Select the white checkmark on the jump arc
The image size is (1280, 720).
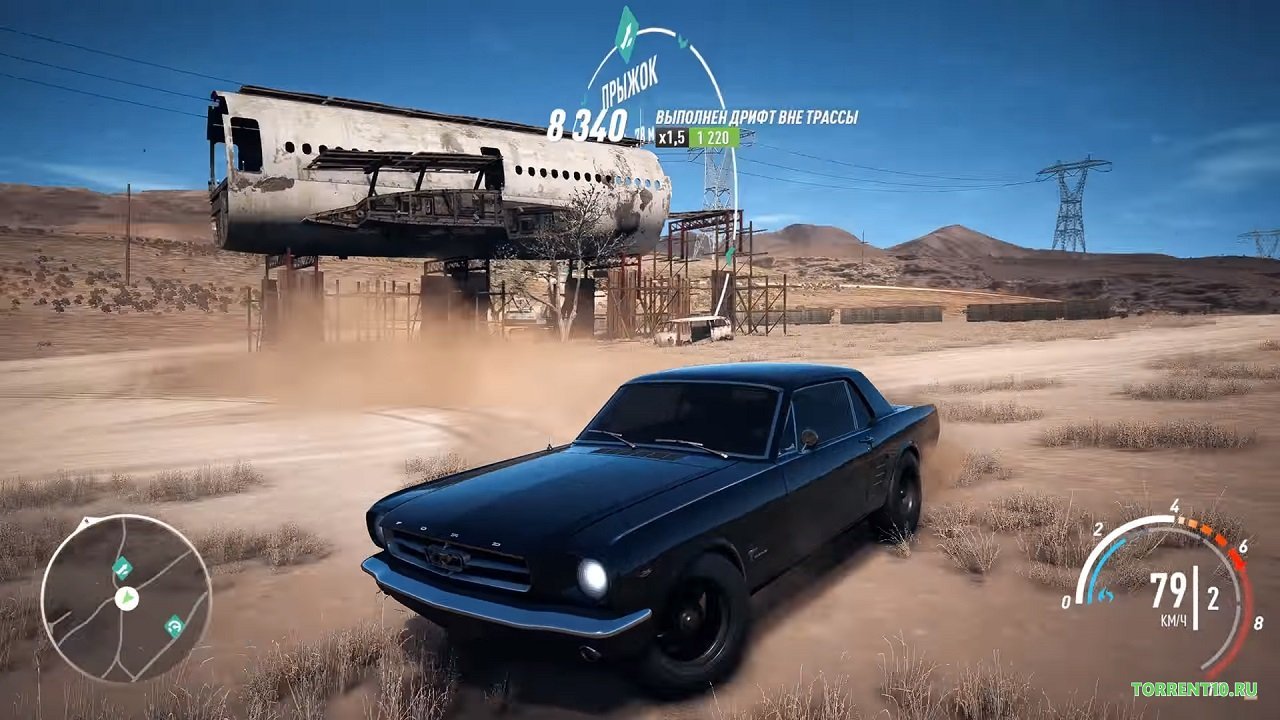pyautogui.click(x=681, y=42)
